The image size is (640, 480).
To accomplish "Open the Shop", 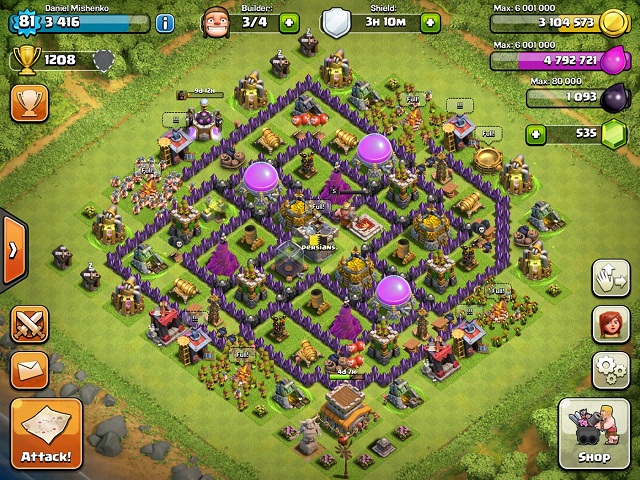I will (x=593, y=432).
